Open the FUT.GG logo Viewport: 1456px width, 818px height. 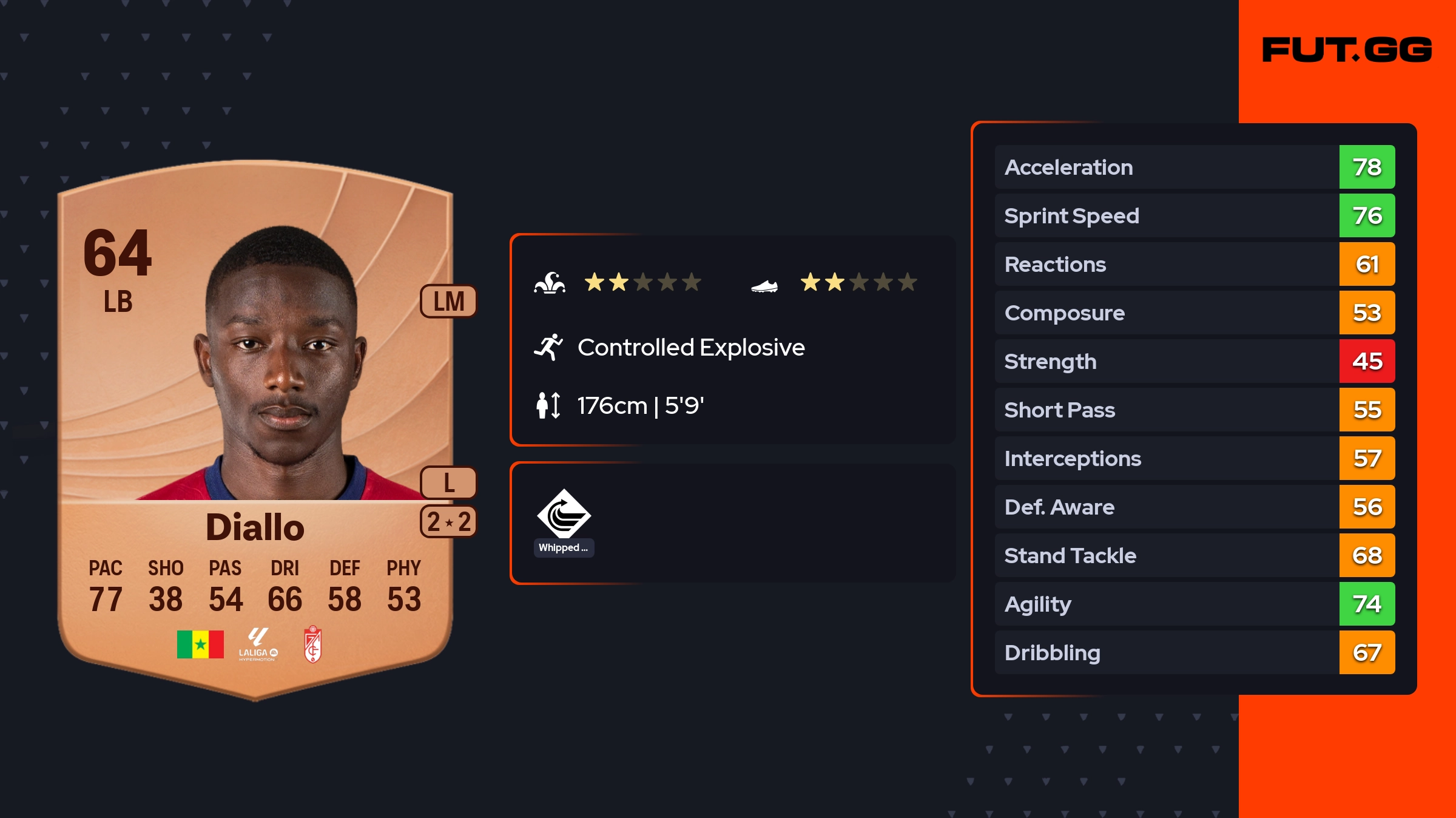(x=1347, y=50)
